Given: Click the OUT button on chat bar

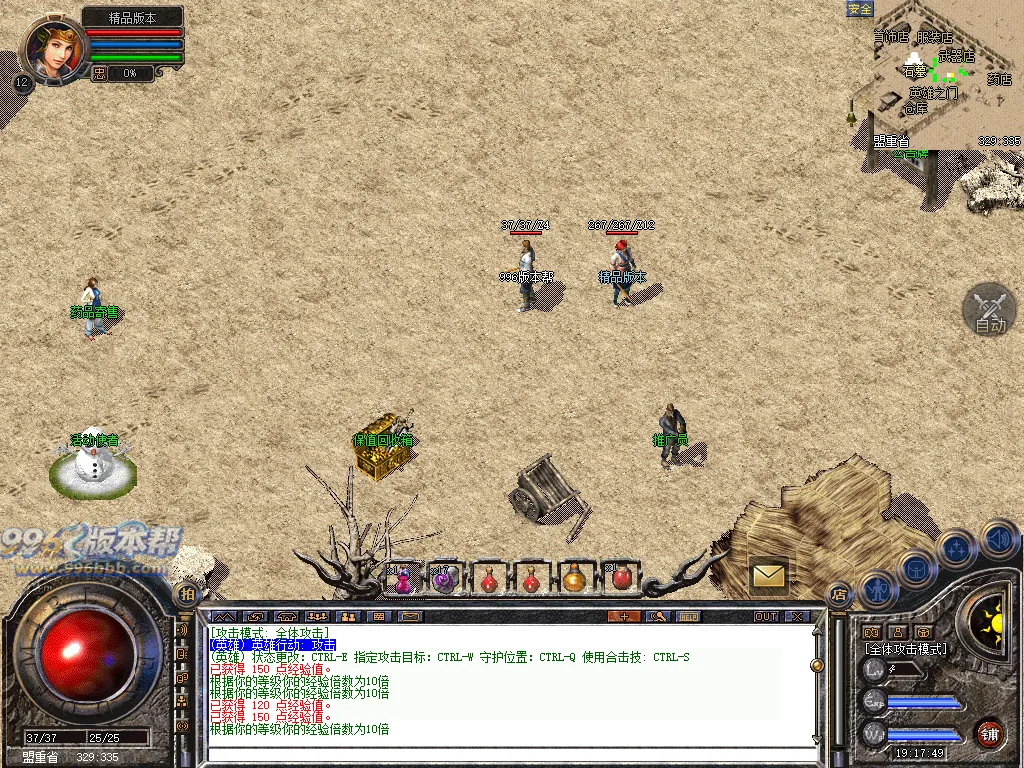Looking at the screenshot, I should pos(766,616).
